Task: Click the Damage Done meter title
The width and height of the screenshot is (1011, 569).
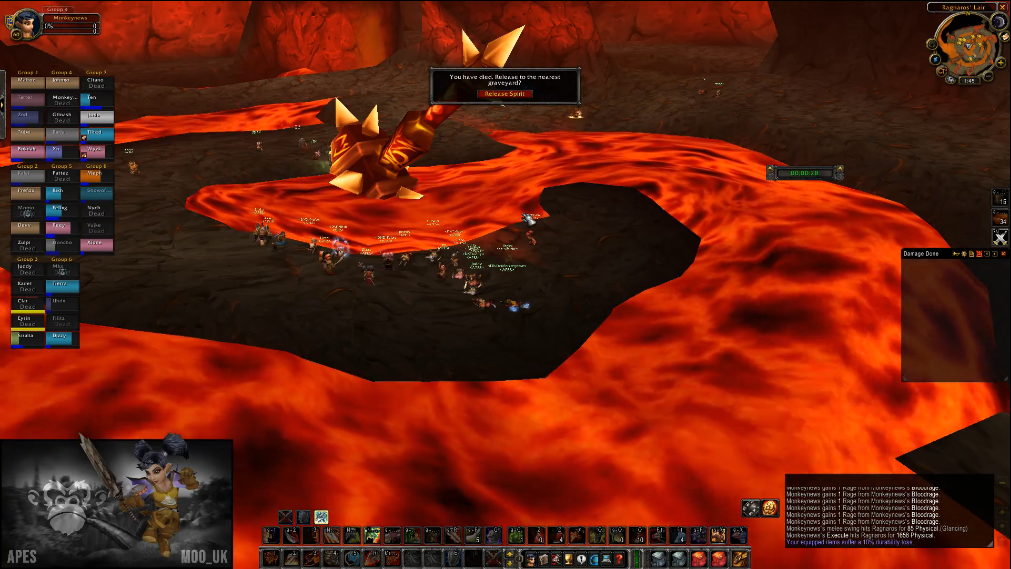Action: (x=922, y=254)
